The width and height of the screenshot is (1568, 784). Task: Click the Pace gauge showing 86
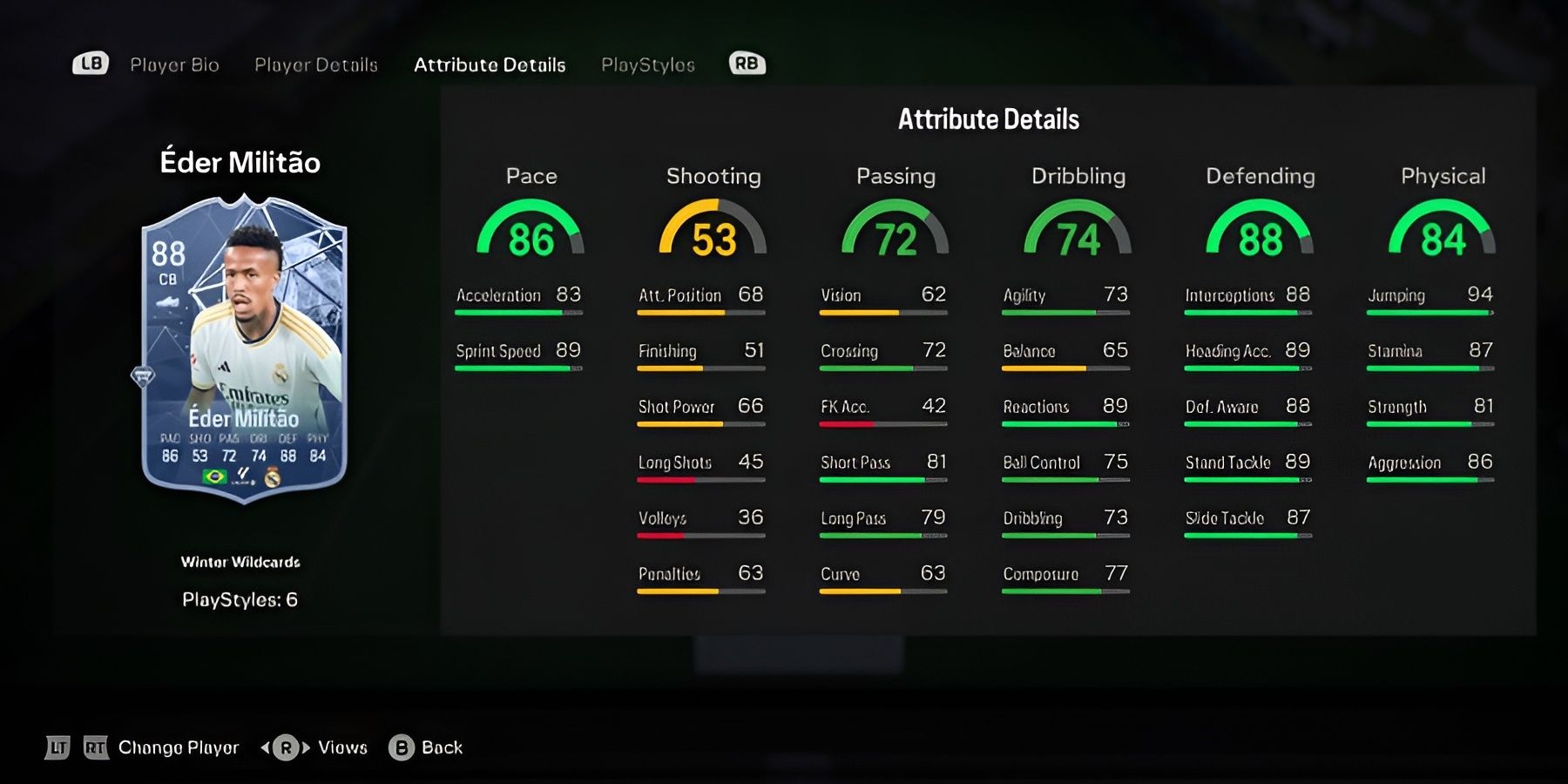tap(531, 233)
